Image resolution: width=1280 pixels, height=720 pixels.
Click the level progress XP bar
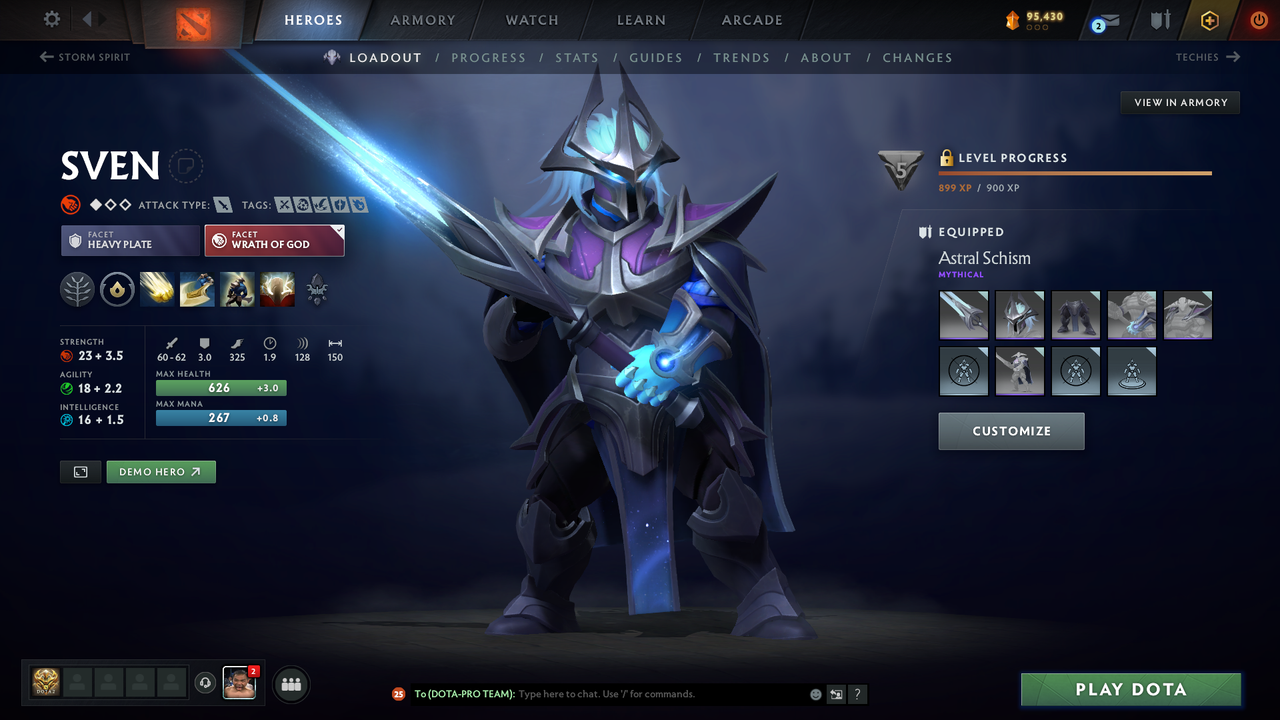(1075, 172)
